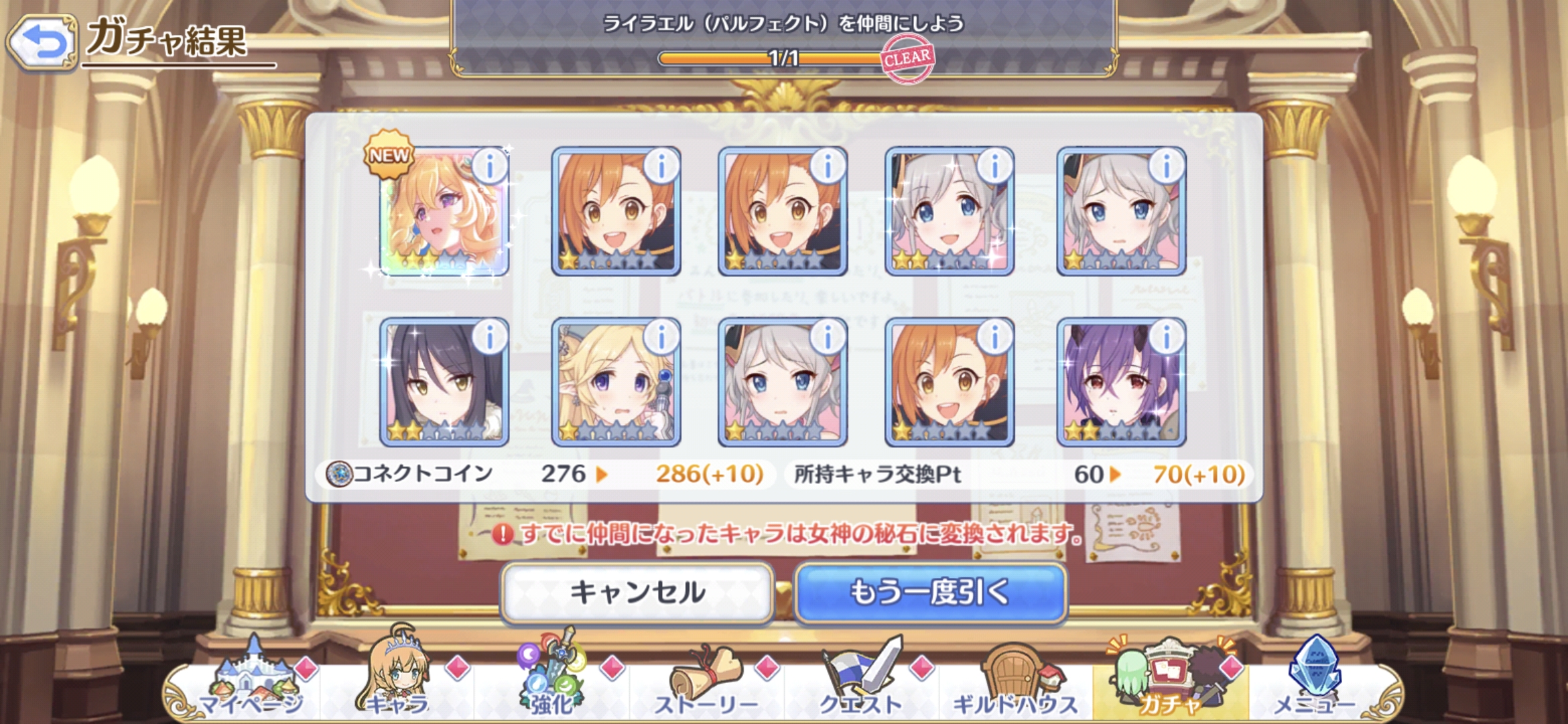Show info for the NEW blonde character

pos(490,166)
